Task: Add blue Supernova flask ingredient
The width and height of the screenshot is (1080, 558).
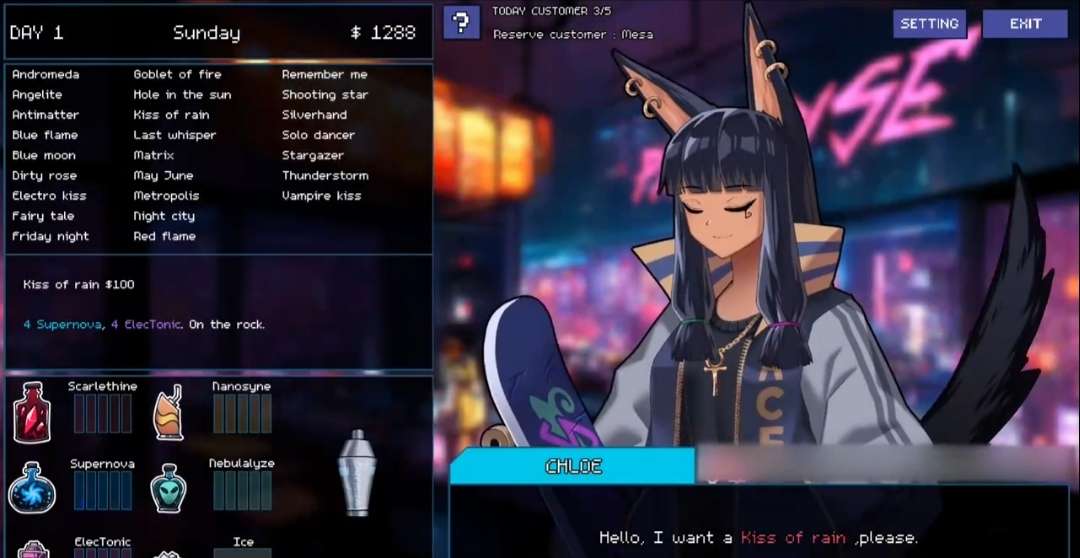Action: coord(31,488)
